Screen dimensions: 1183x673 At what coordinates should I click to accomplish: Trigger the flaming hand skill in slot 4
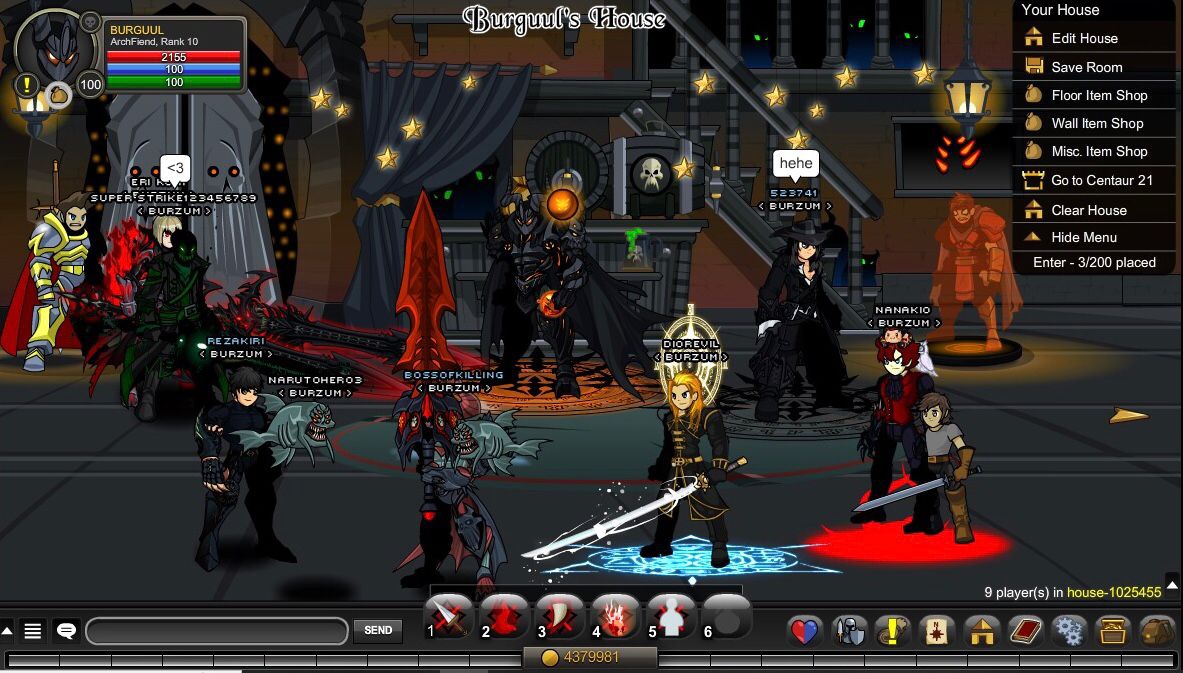click(615, 619)
